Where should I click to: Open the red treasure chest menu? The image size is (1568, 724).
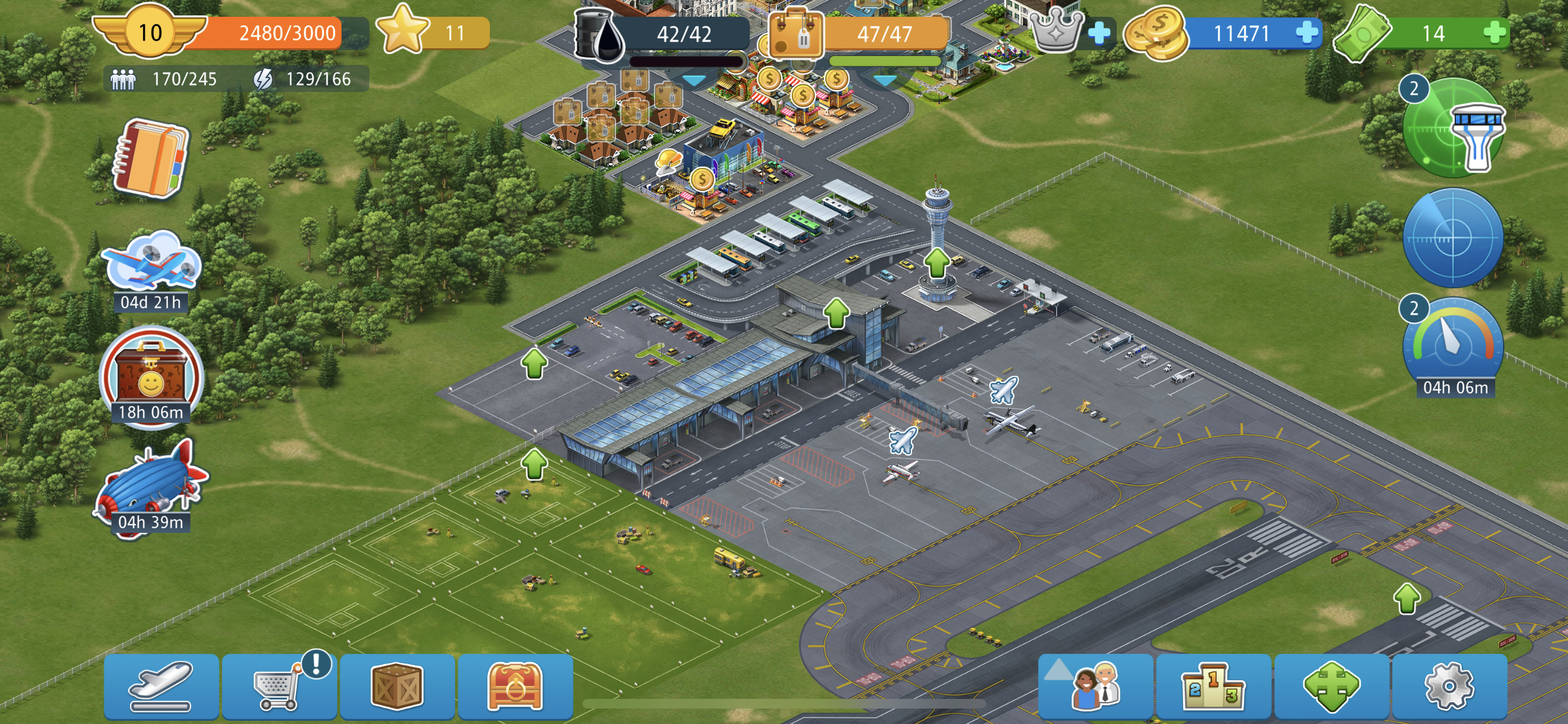tap(515, 687)
